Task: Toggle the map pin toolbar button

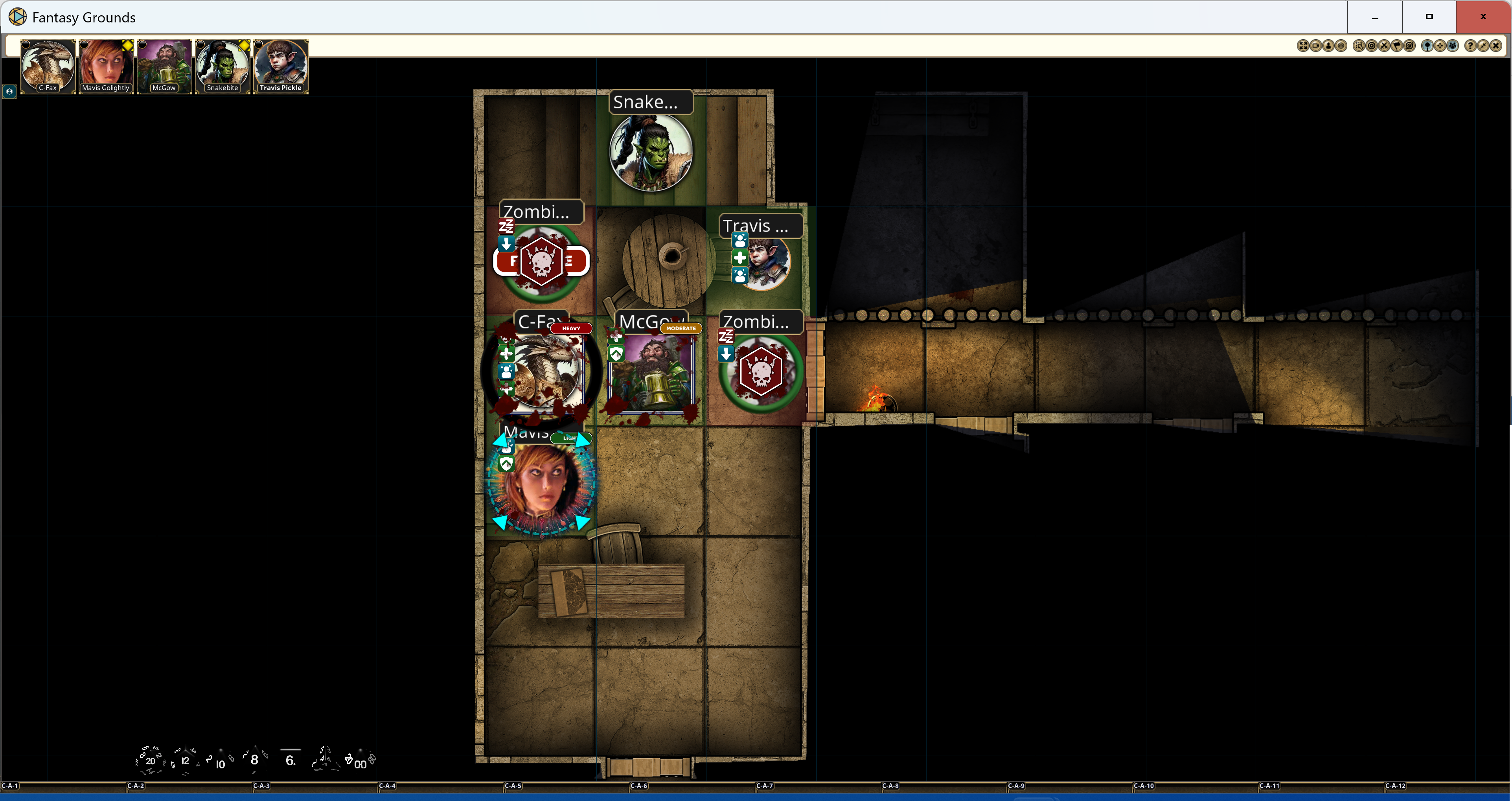Action: 1427,46
